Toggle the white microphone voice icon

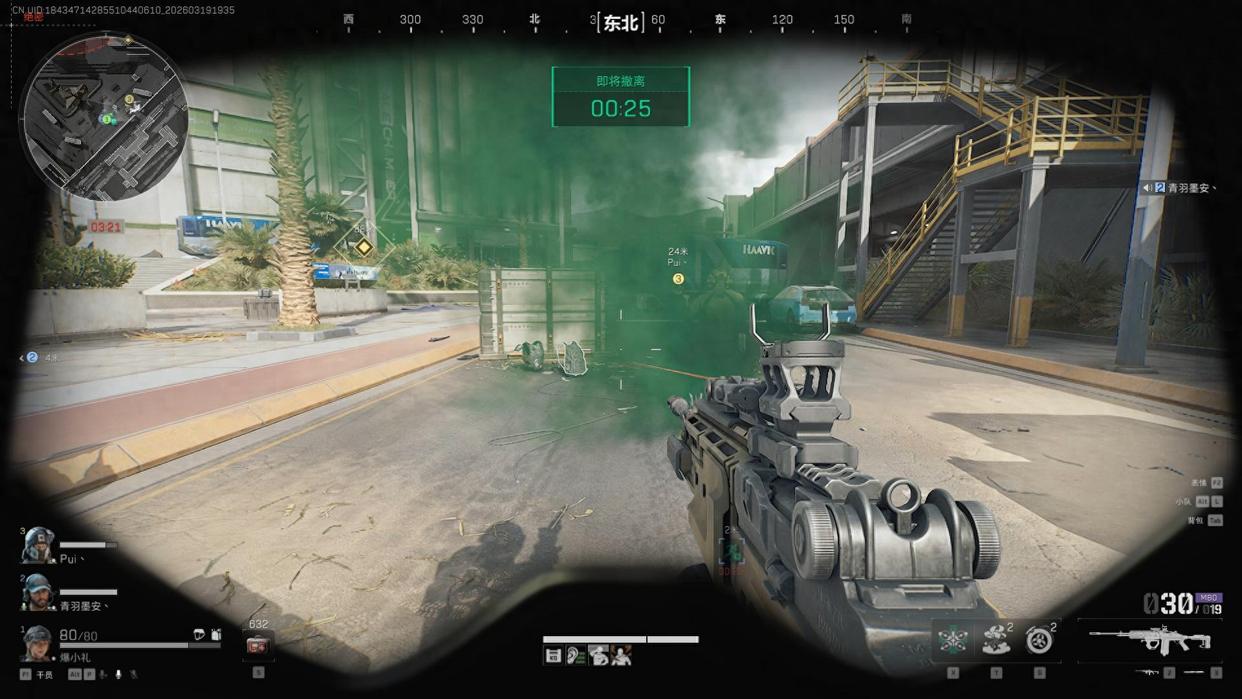pos(118,675)
